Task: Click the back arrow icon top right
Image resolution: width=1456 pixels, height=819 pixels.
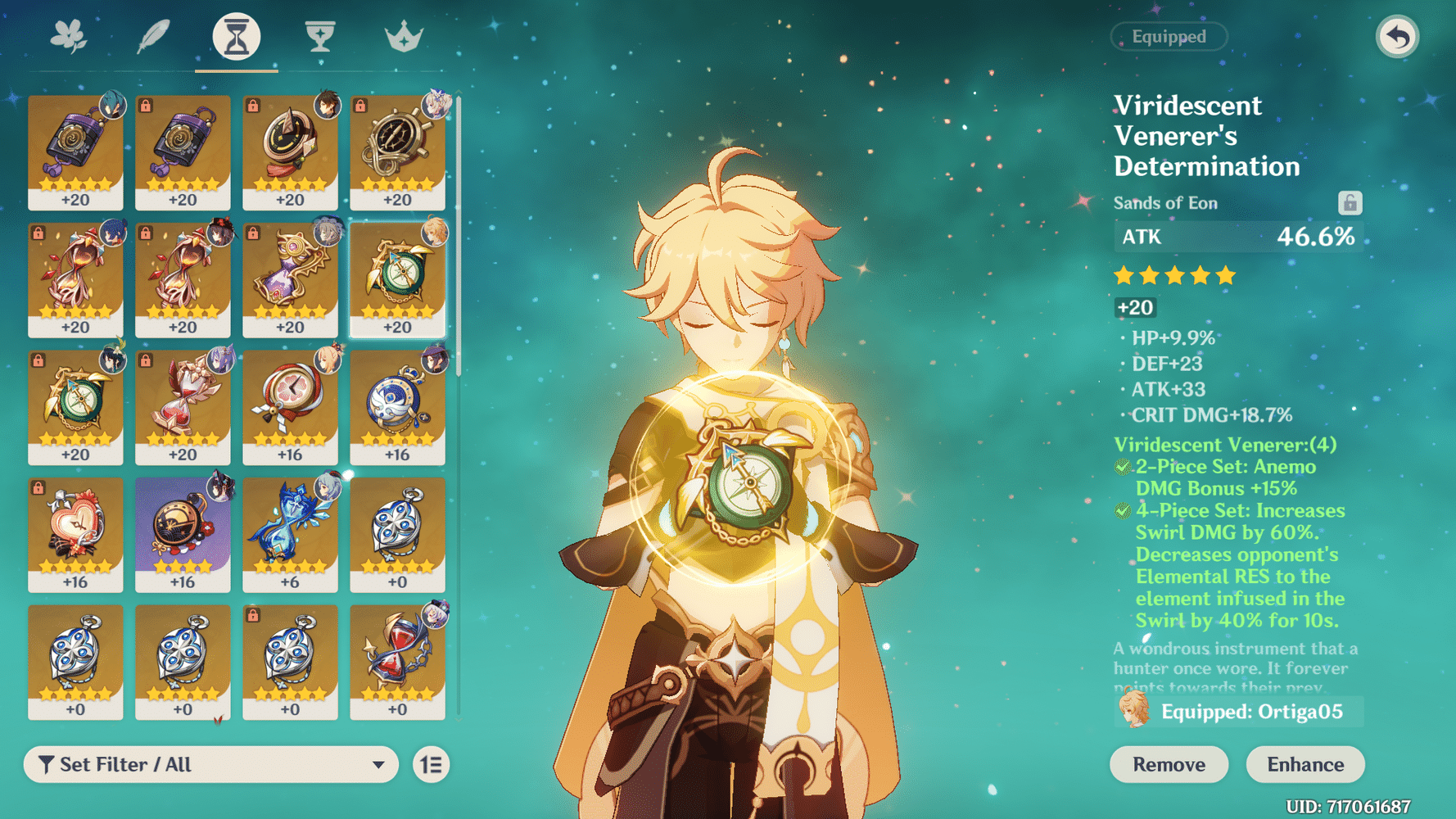Action: [1397, 34]
